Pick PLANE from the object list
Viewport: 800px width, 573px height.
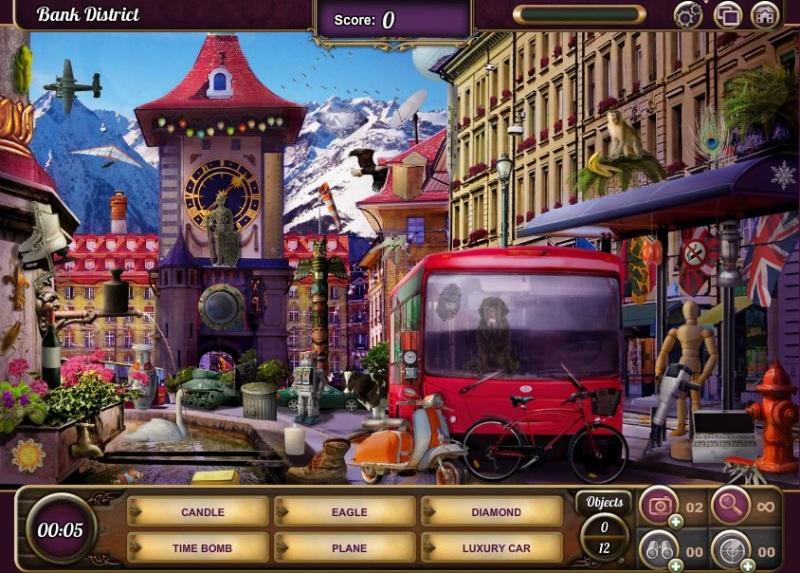[x=349, y=548]
